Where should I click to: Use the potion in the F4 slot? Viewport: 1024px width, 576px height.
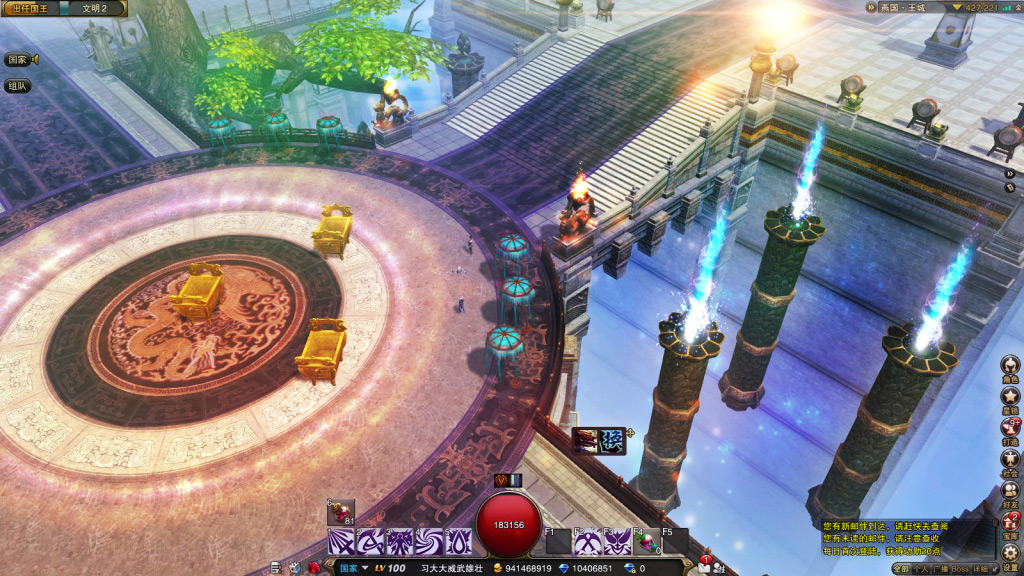[x=645, y=542]
